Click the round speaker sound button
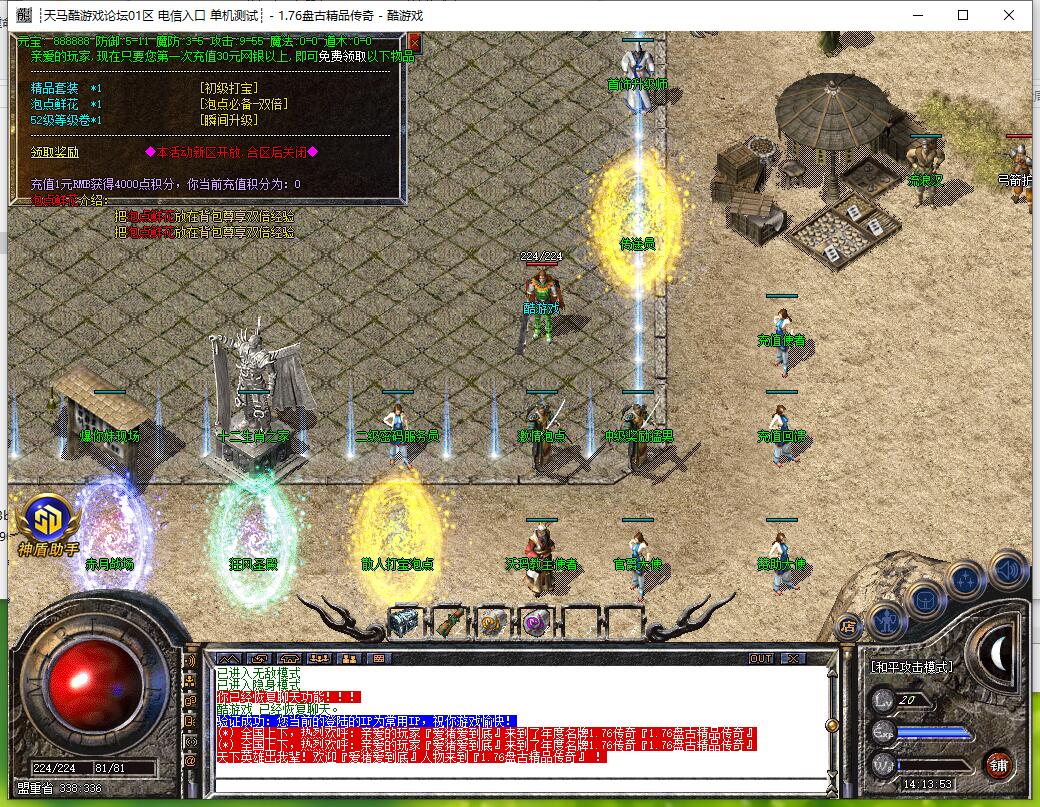 1008,570
